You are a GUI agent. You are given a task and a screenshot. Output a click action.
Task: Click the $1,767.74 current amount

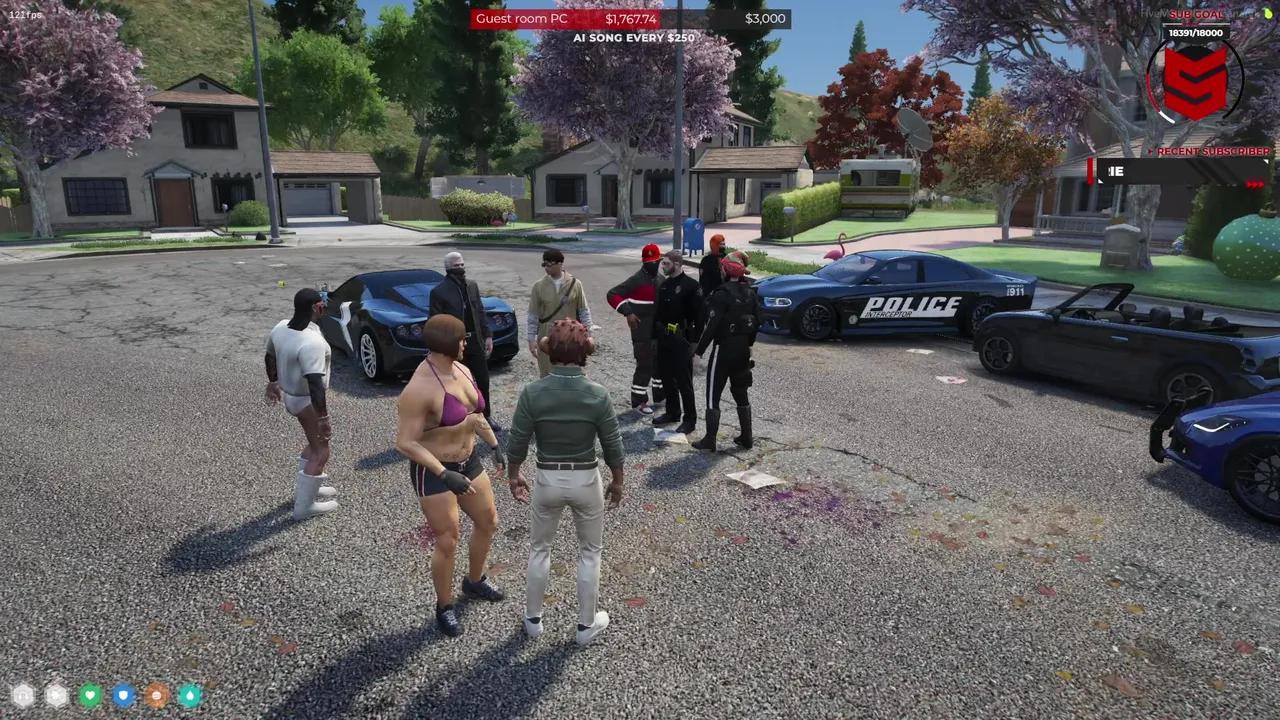tap(630, 18)
